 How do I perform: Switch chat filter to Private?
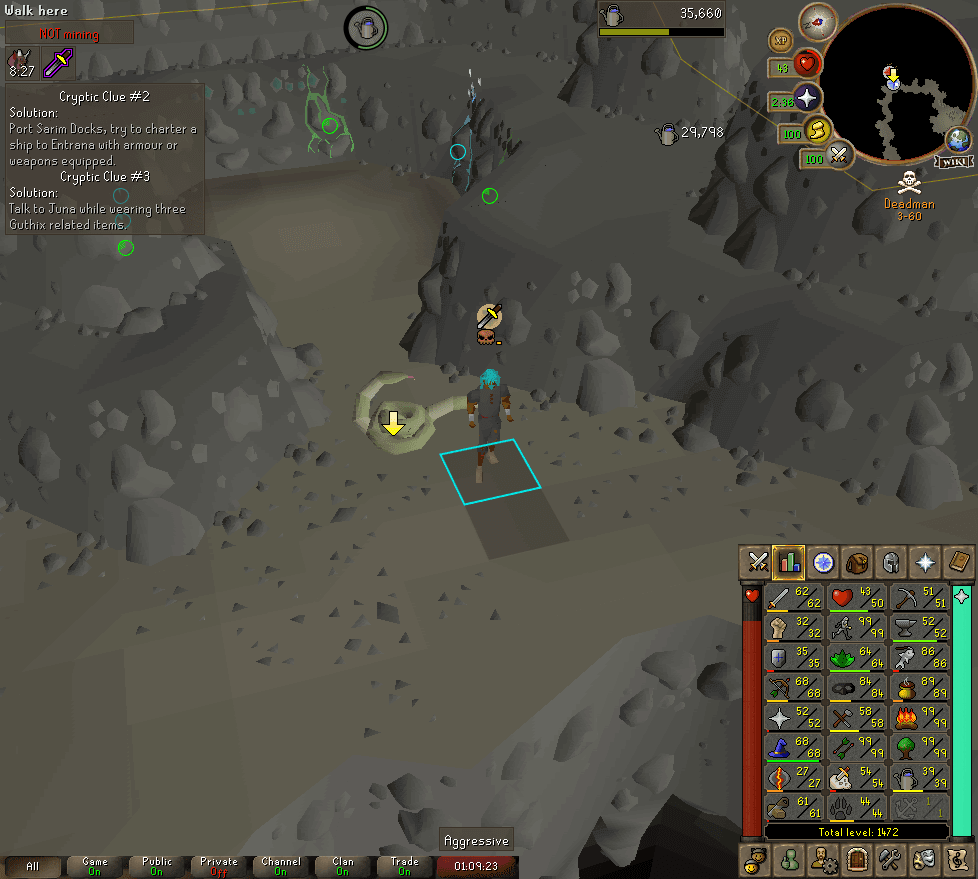(218, 866)
